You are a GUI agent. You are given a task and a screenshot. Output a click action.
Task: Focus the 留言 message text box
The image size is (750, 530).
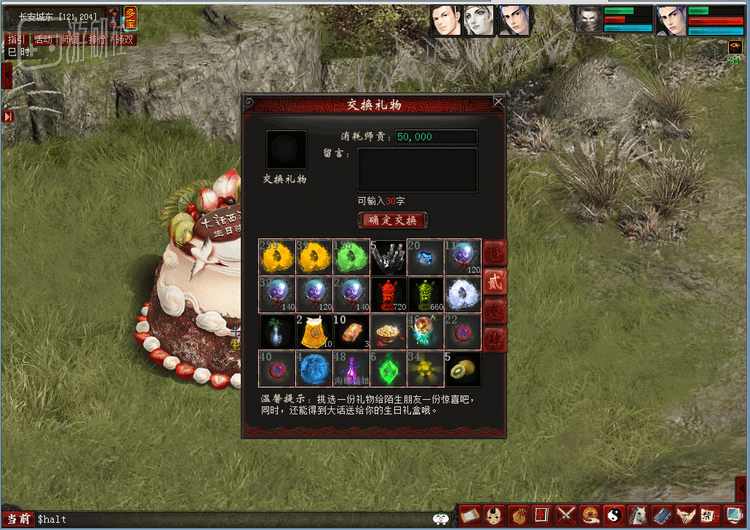tap(417, 169)
